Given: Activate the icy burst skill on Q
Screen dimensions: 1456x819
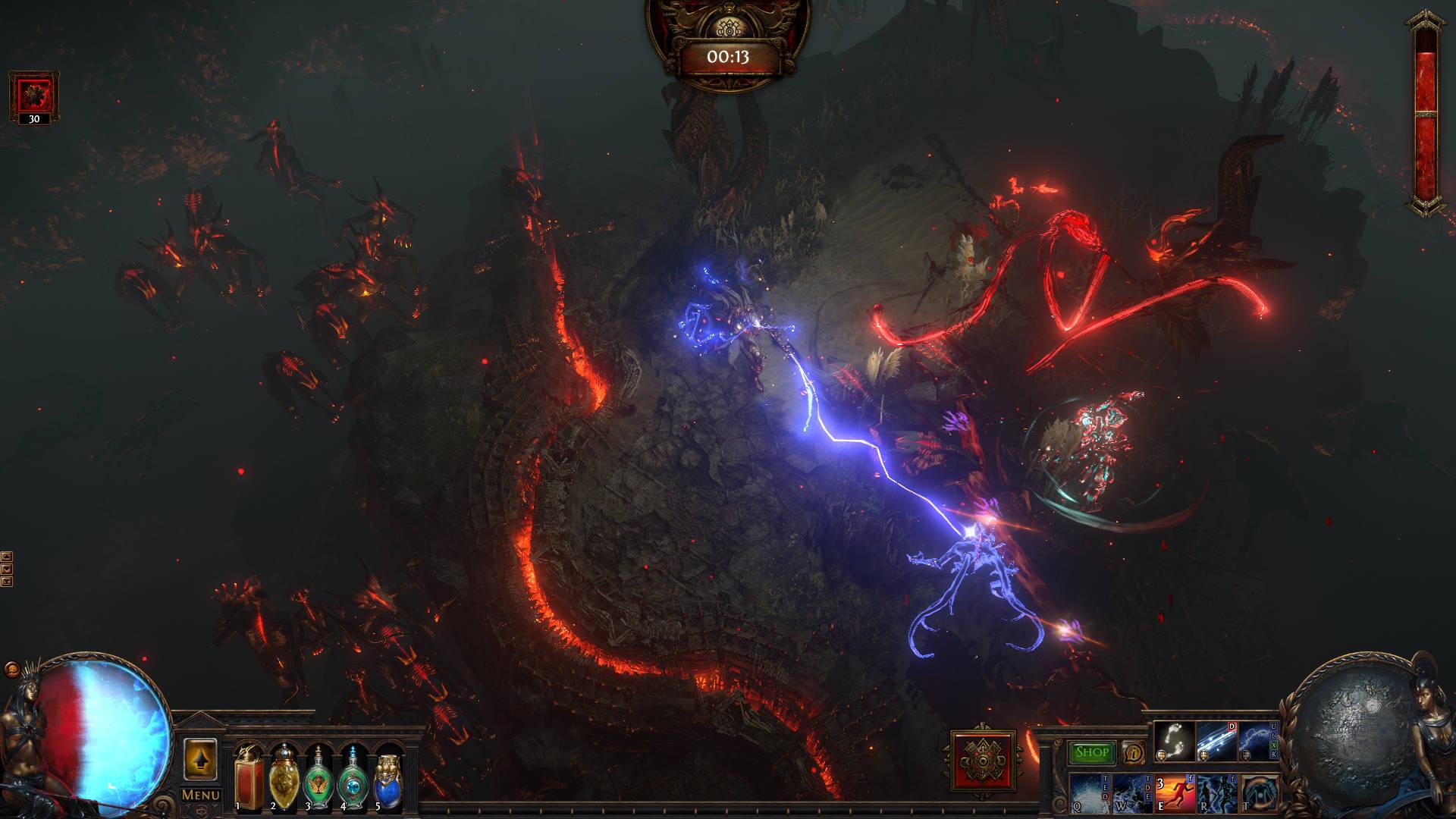Looking at the screenshot, I should point(1090,792).
